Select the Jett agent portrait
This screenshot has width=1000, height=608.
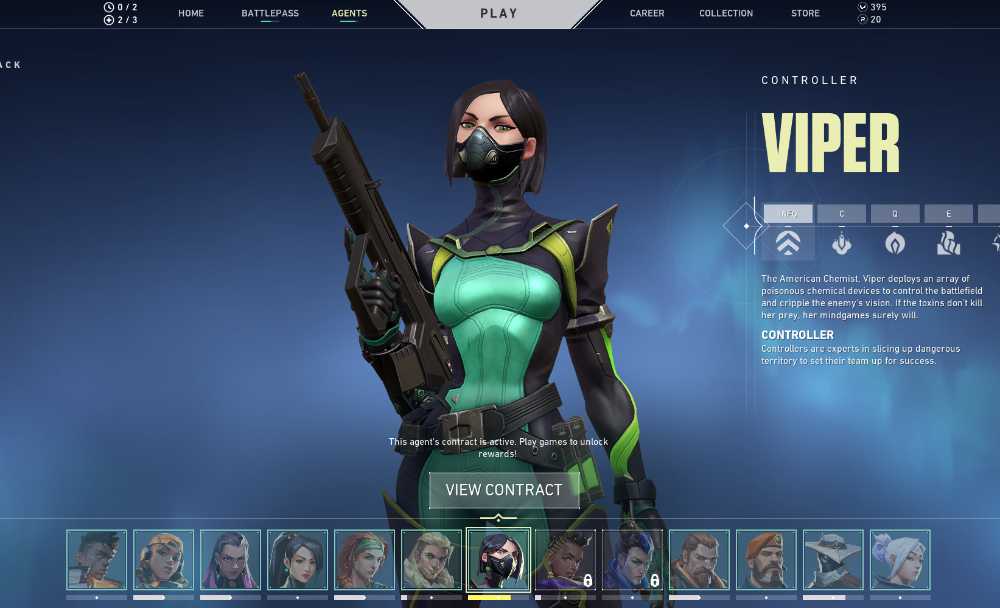click(900, 559)
